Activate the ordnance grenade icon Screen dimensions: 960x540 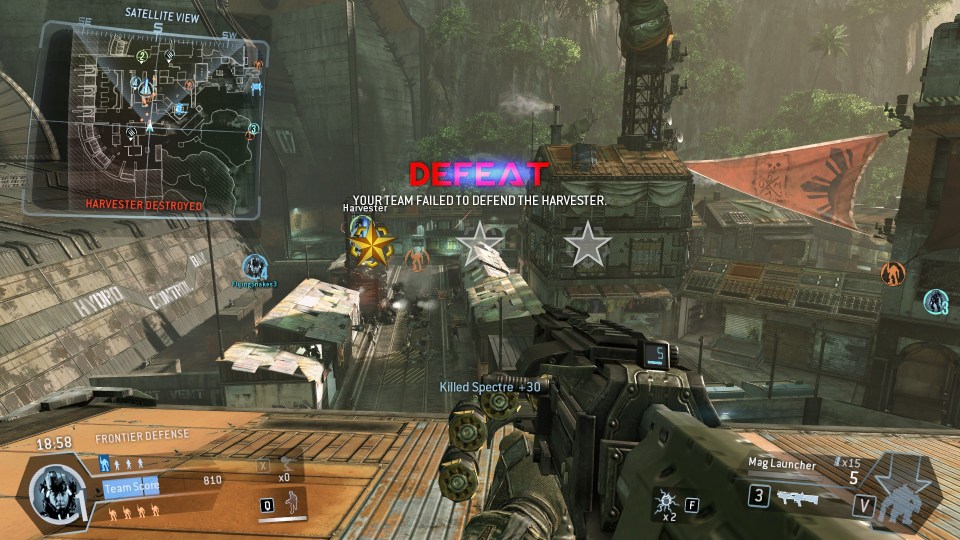[x=664, y=501]
